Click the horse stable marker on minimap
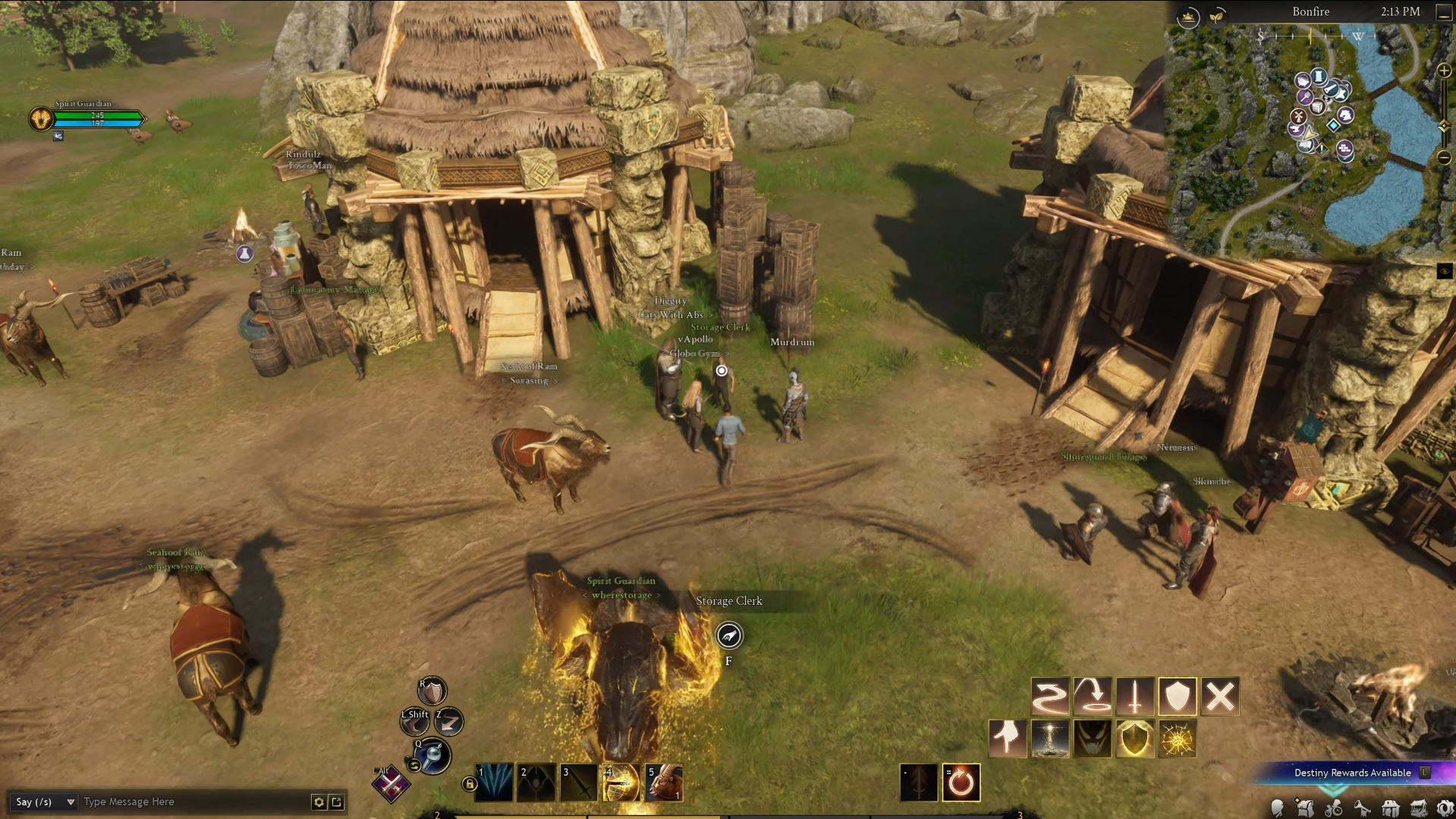 tap(1344, 115)
